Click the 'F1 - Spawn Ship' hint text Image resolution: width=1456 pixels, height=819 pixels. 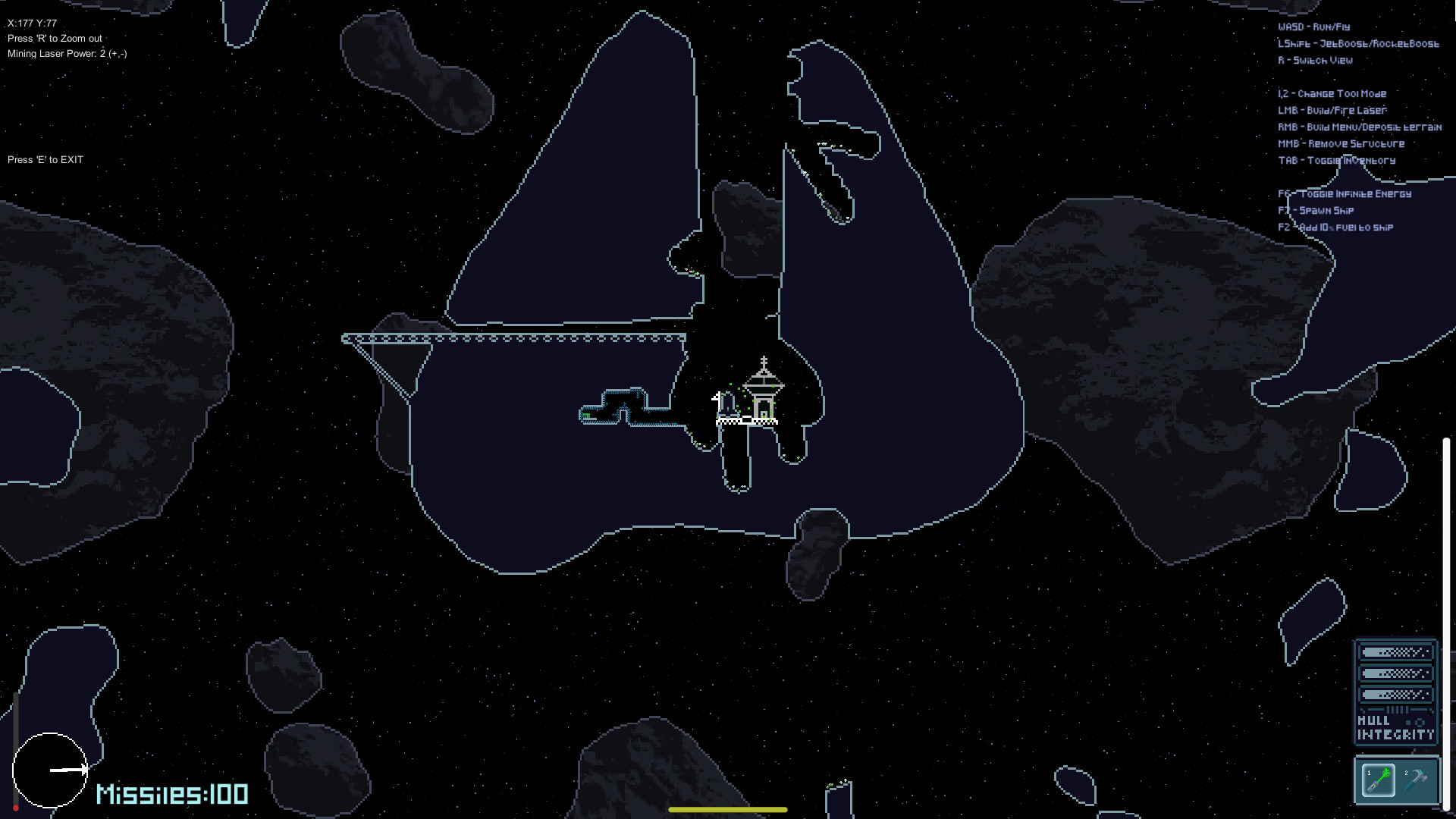coord(1317,210)
